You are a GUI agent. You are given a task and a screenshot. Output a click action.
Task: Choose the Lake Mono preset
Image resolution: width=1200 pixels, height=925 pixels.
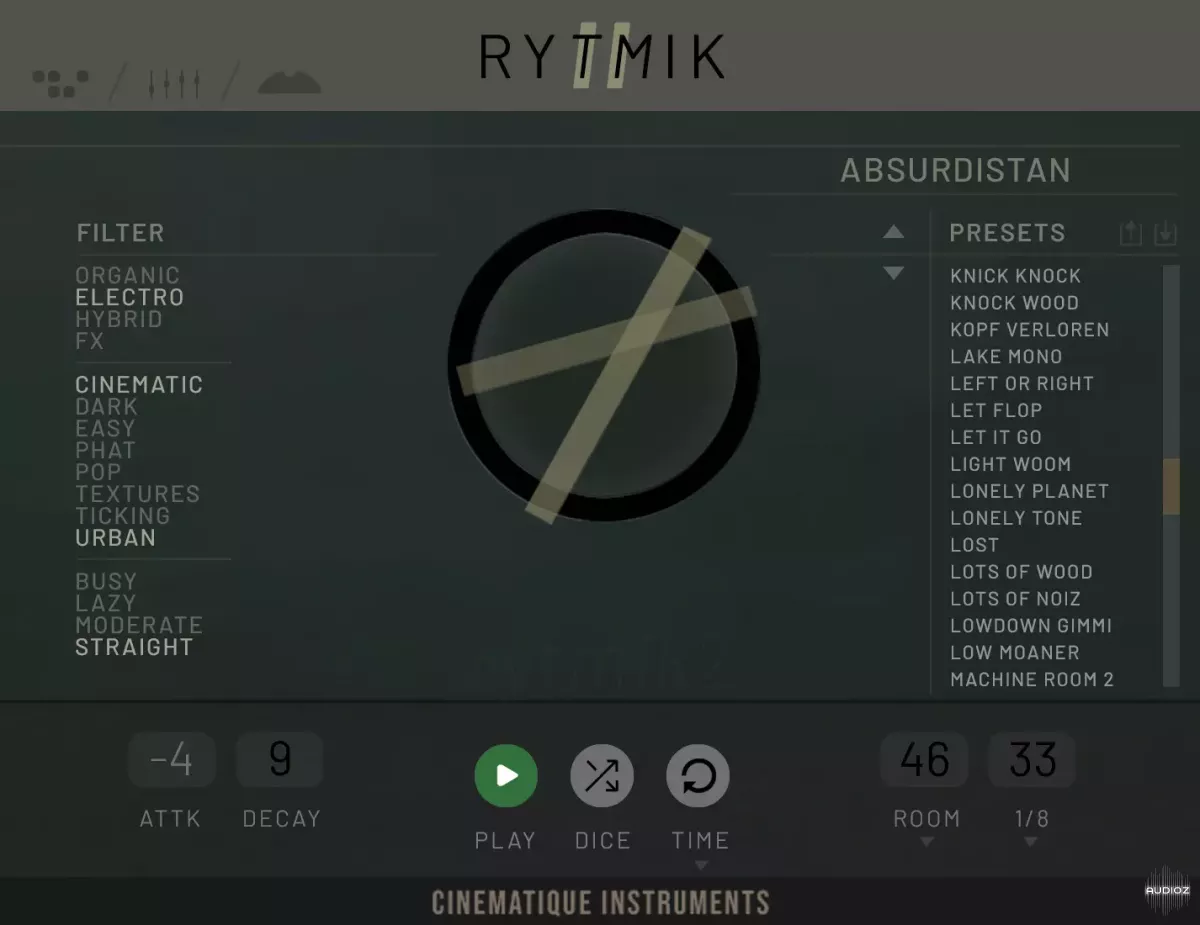tap(1006, 357)
